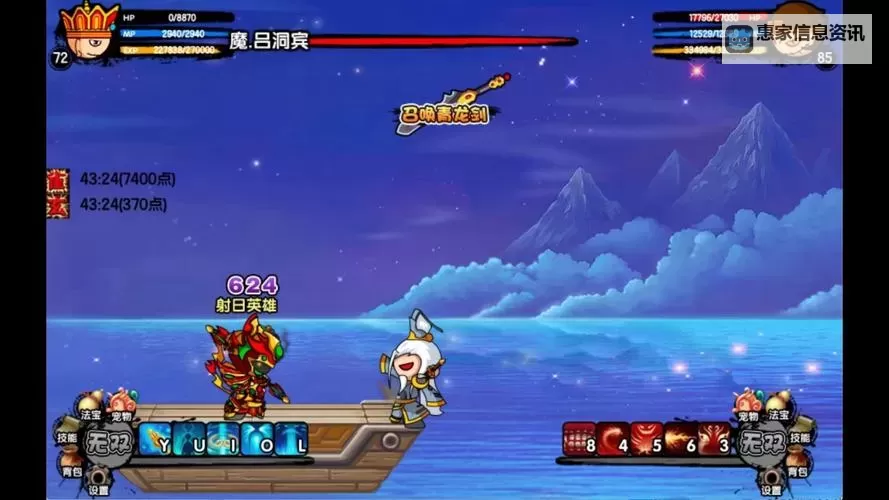Unleash the 无双 ultimate beside the red skills

click(x=758, y=441)
